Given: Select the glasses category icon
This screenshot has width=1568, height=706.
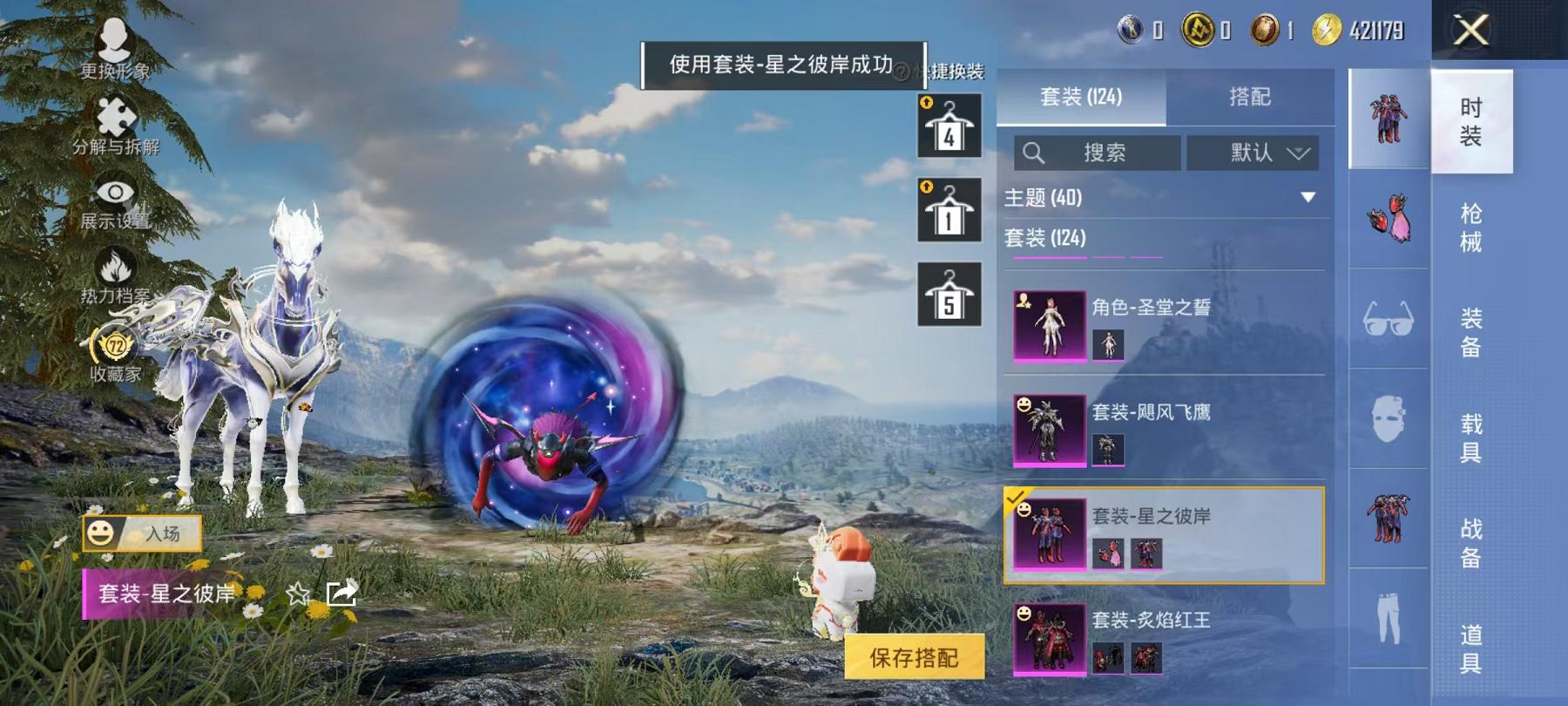Looking at the screenshot, I should [1388, 321].
